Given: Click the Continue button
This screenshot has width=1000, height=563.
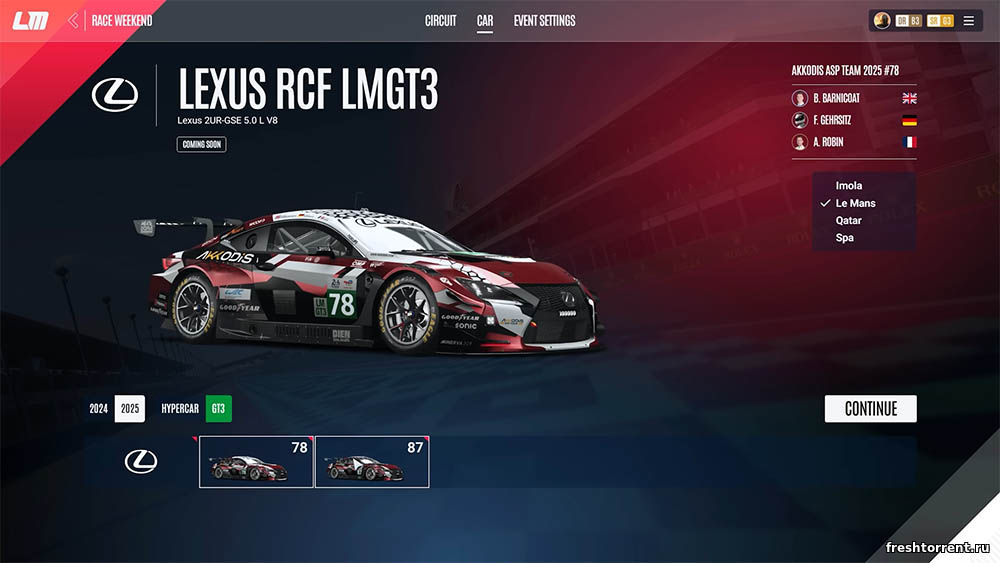Looking at the screenshot, I should click(870, 409).
